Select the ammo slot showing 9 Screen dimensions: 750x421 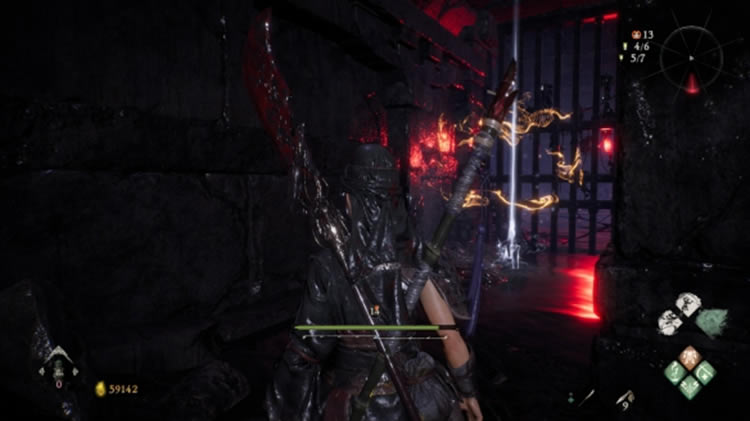click(x=627, y=399)
